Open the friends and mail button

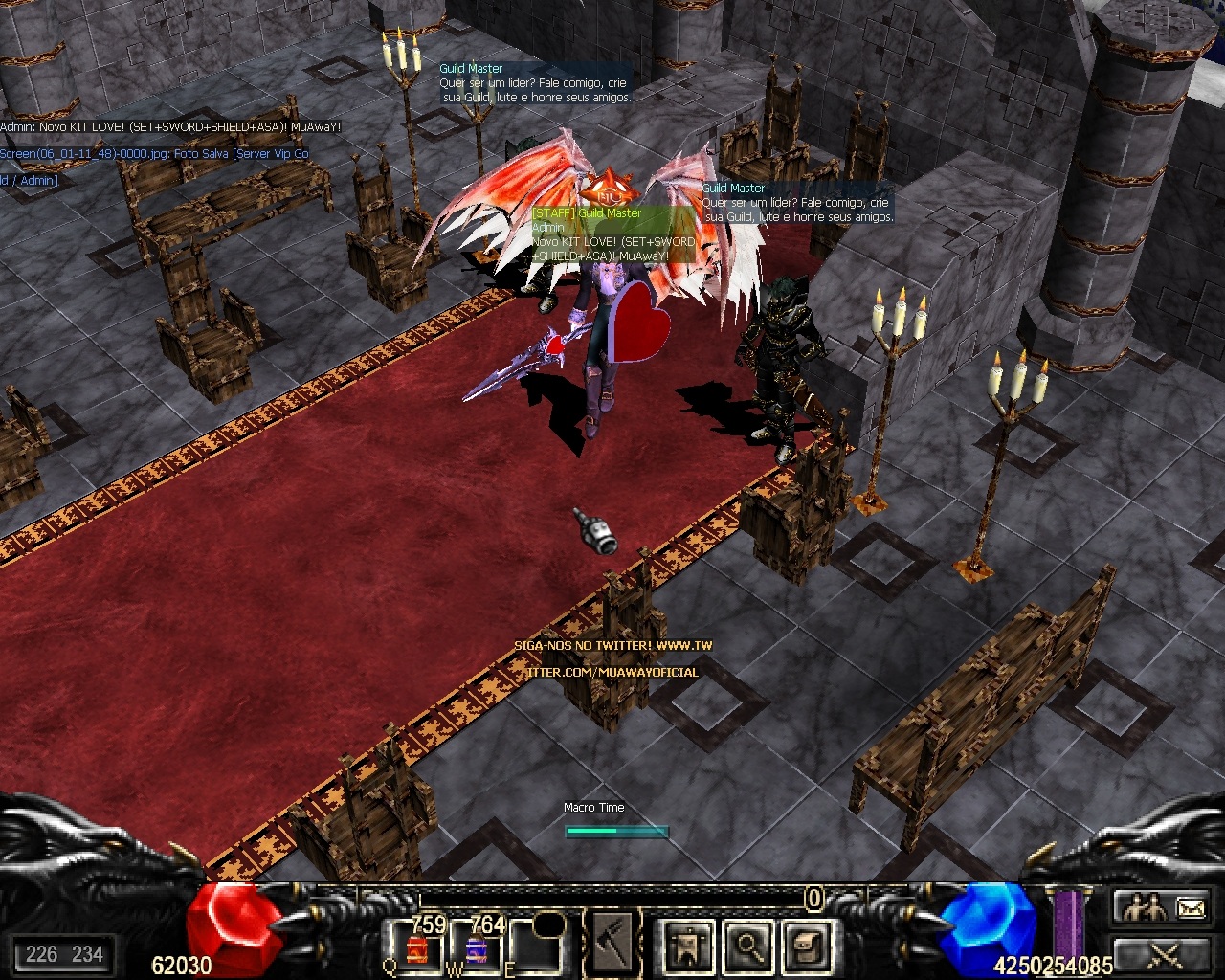1163,906
